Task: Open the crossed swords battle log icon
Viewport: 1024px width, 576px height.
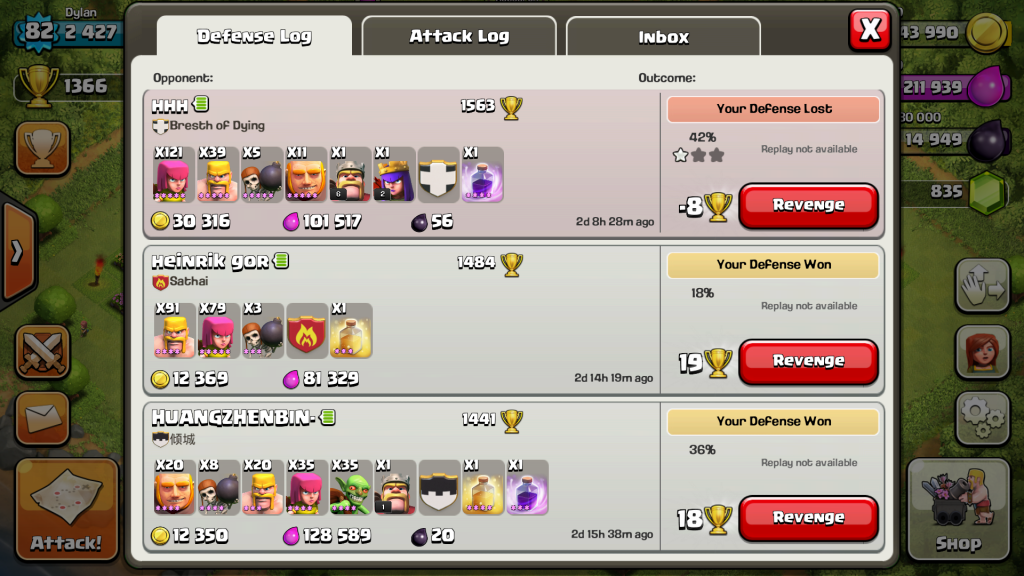Action: point(42,352)
